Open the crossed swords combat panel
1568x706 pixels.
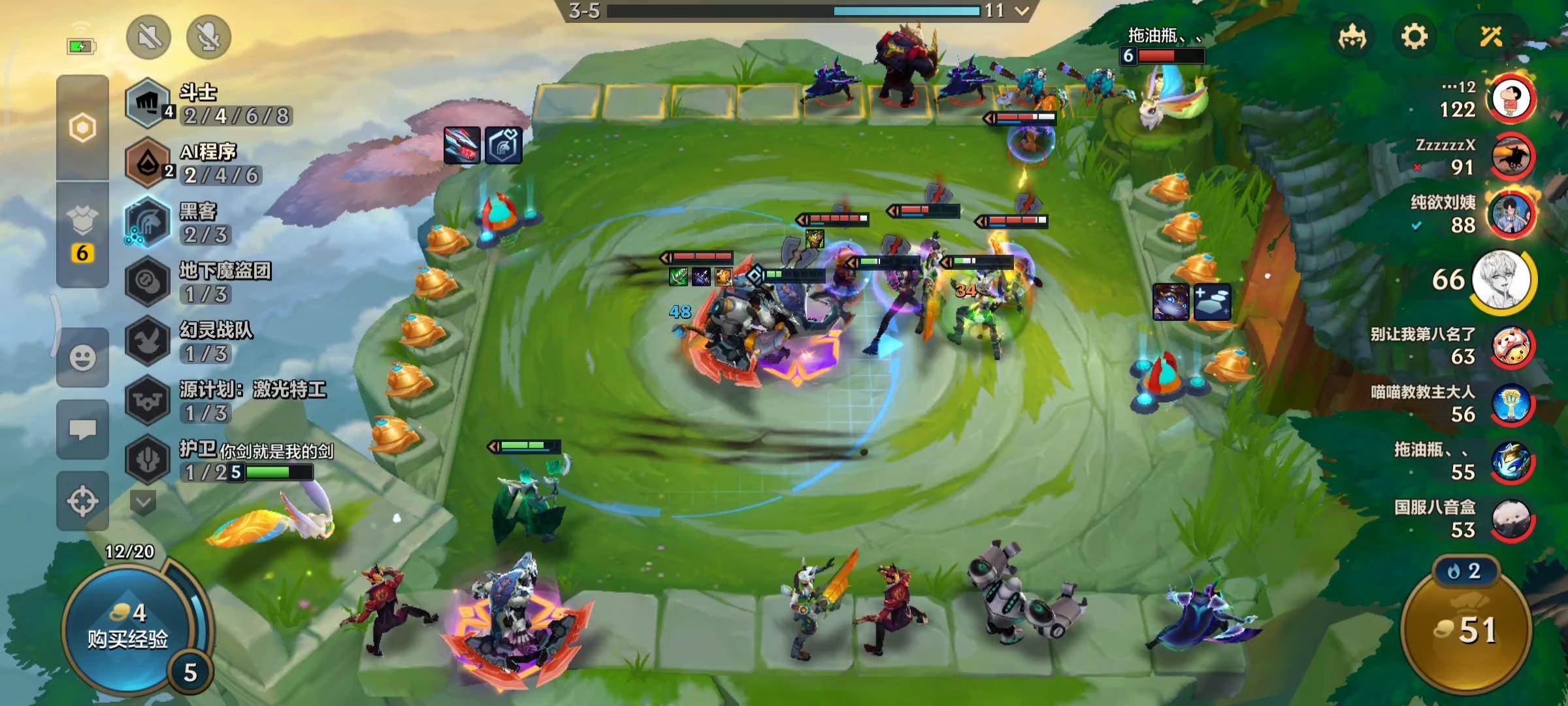[x=1491, y=37]
